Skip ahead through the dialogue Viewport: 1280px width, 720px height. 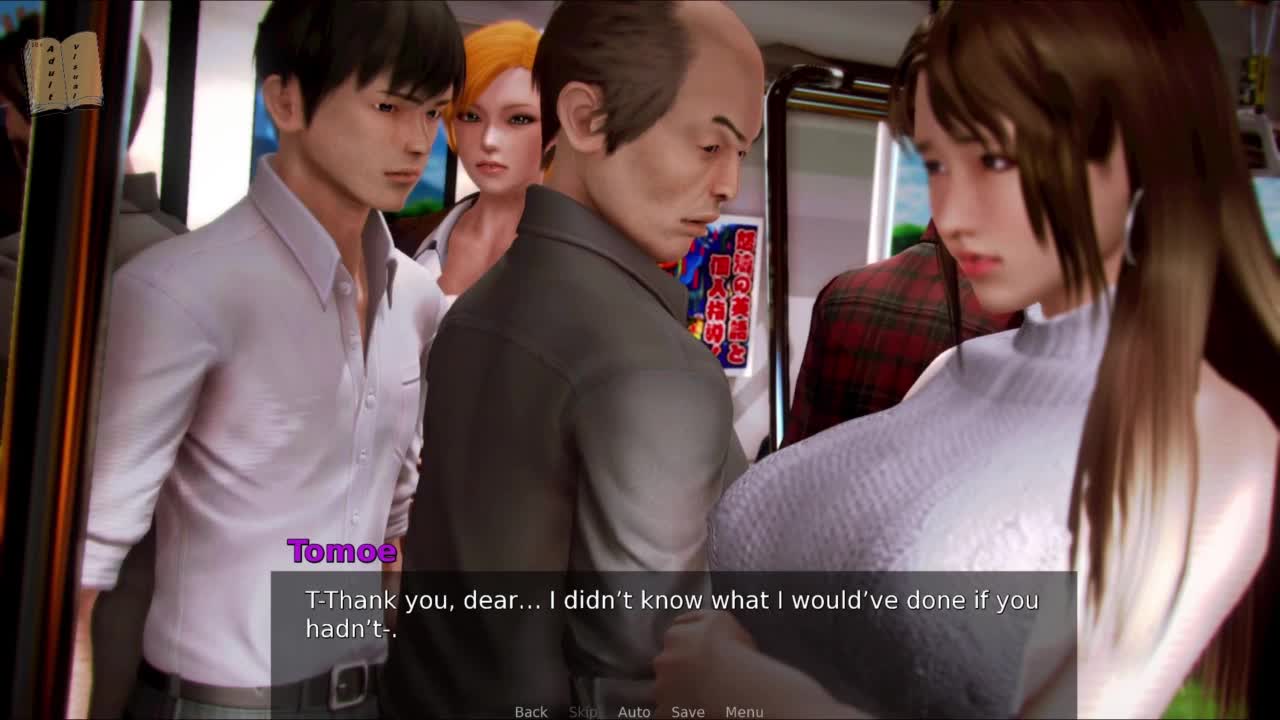coord(582,712)
